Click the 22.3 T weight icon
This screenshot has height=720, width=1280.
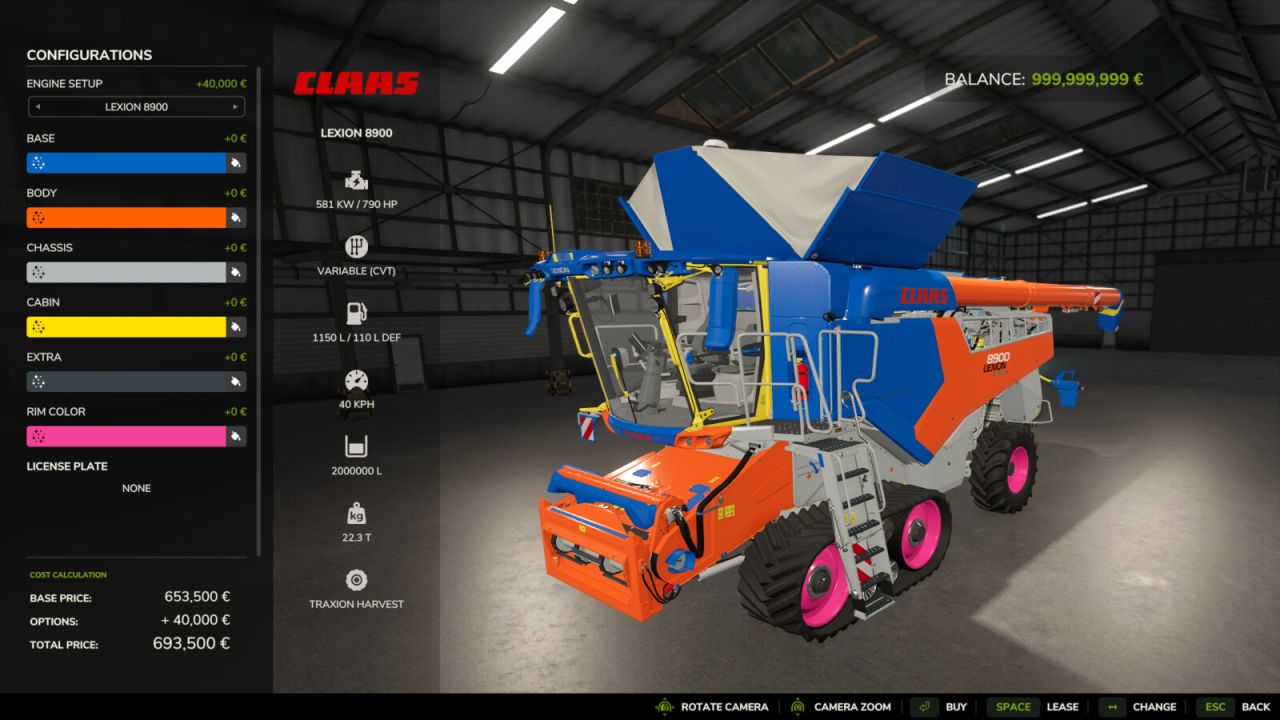(356, 514)
